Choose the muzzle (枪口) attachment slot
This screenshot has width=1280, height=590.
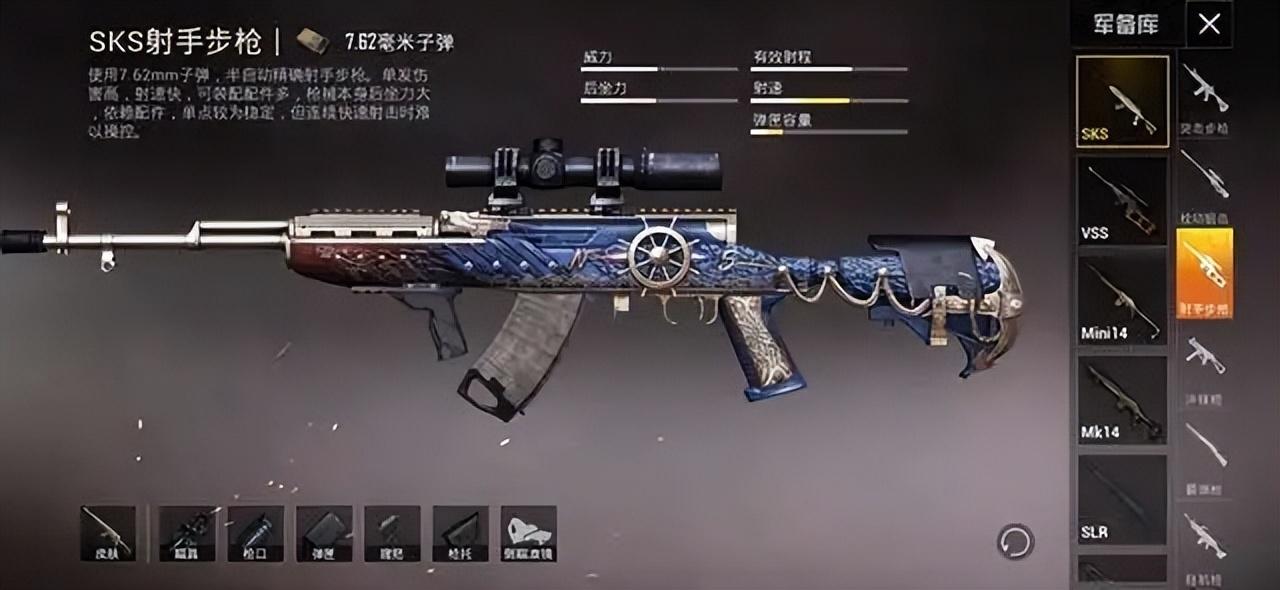coord(256,533)
